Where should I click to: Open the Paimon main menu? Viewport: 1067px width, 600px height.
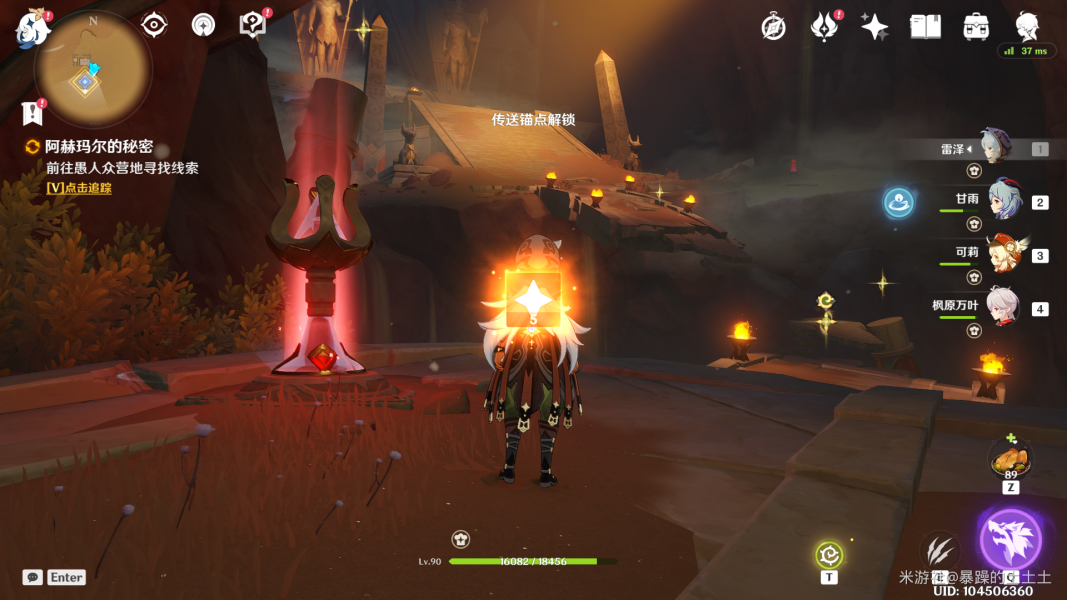[32, 30]
